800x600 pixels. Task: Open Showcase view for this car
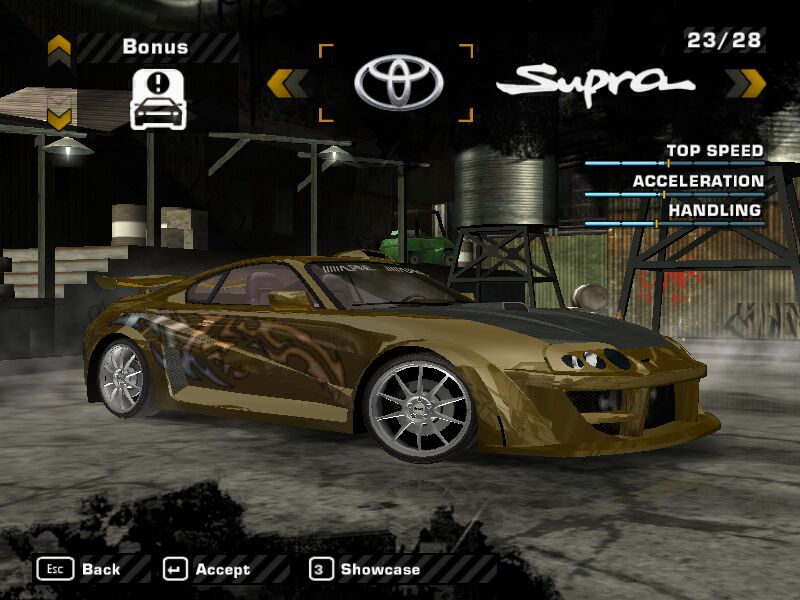pyautogui.click(x=366, y=569)
